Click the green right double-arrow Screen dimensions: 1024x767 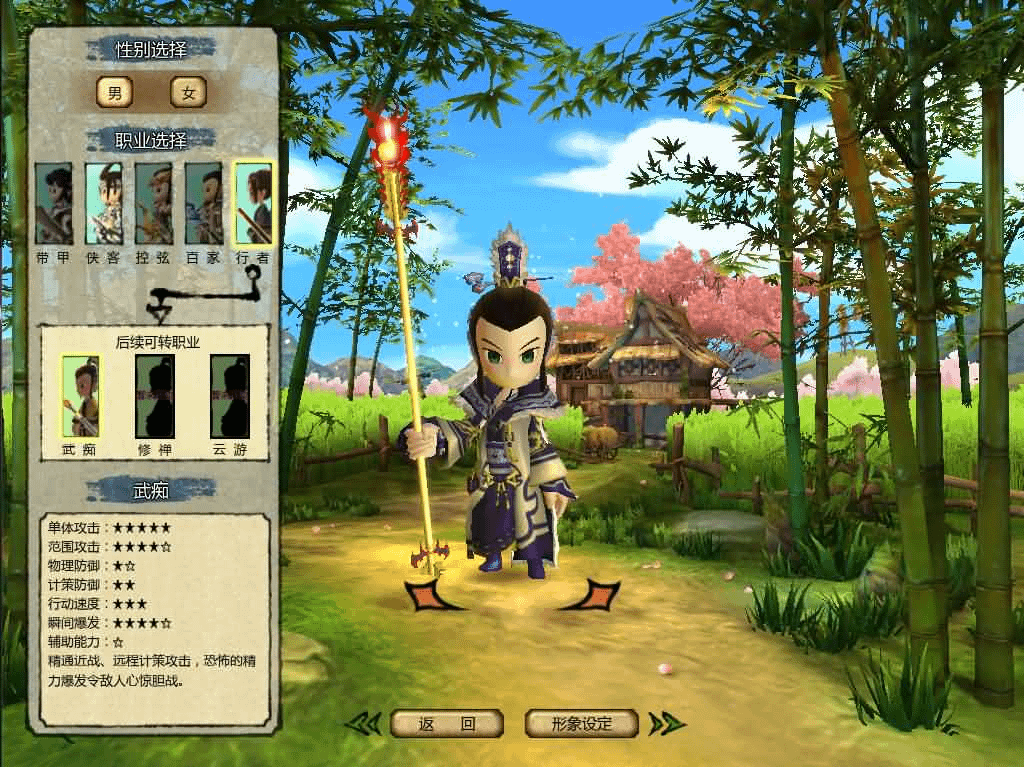tap(665, 723)
